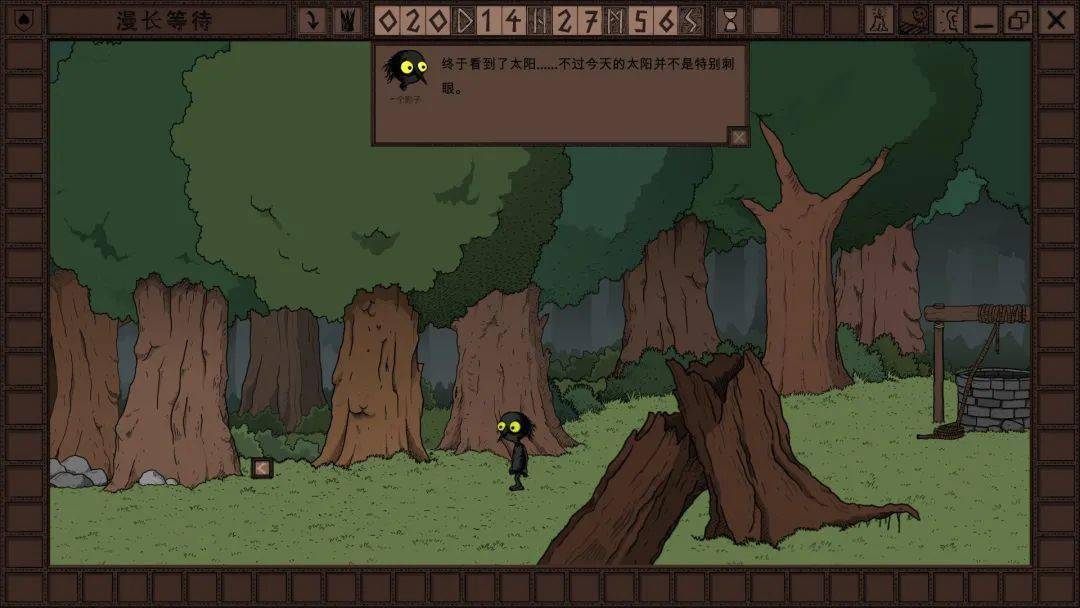Open the spade shield icon menu
The height and width of the screenshot is (608, 1080).
(23, 20)
